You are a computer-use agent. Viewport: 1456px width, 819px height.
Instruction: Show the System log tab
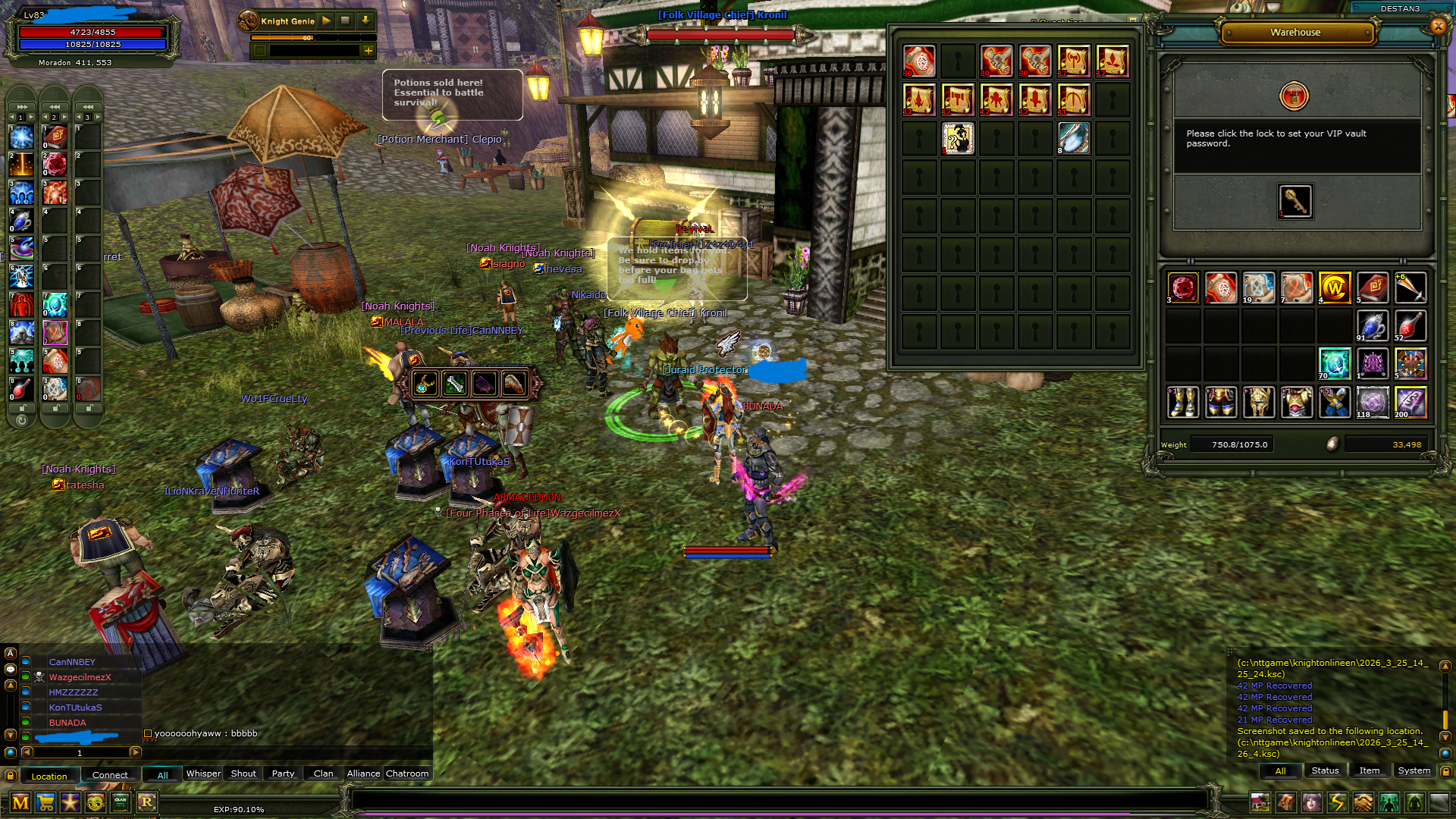pos(1414,770)
